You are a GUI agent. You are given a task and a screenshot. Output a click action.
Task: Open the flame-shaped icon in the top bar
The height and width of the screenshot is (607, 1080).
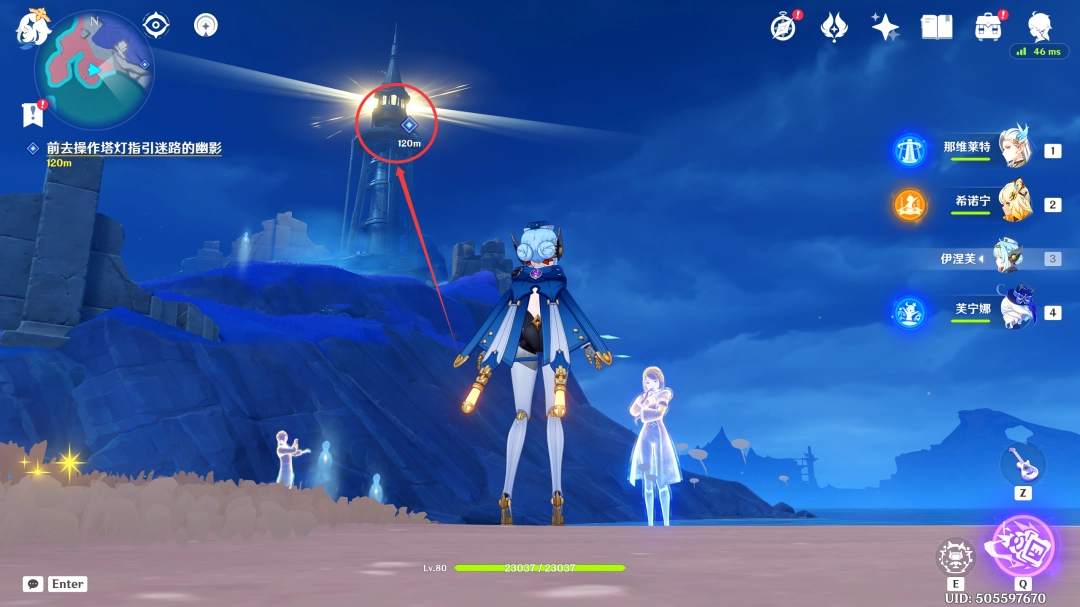click(x=834, y=27)
